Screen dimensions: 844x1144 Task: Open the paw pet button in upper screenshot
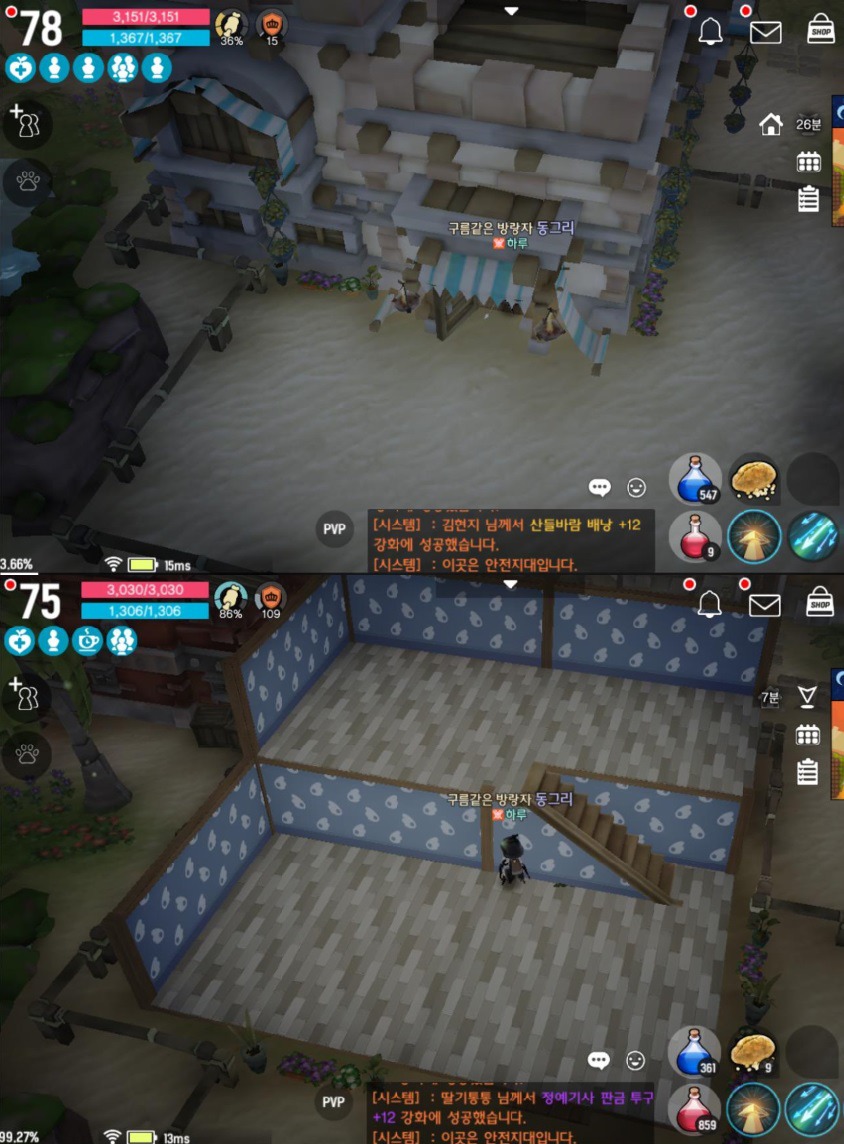point(27,181)
